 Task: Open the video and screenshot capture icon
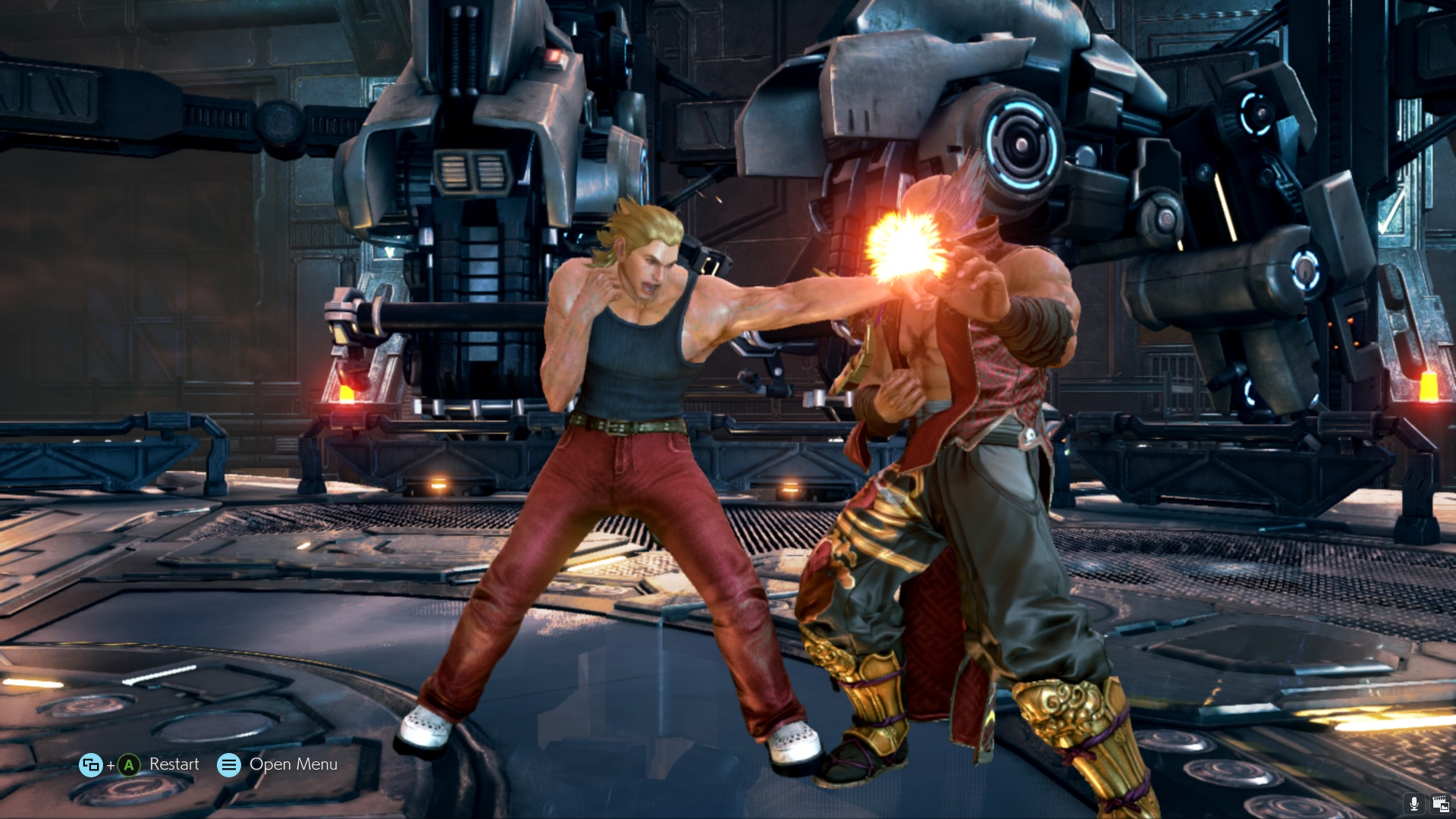point(1440,804)
